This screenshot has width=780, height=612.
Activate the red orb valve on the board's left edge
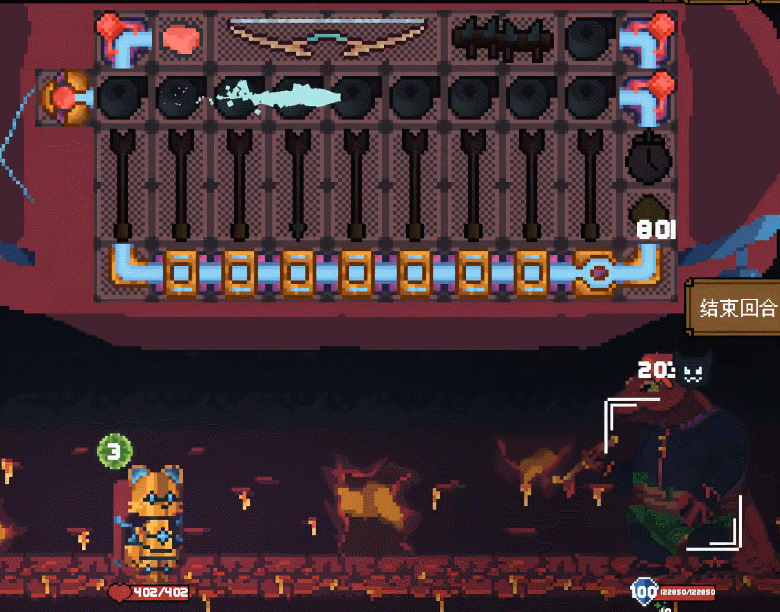63,98
